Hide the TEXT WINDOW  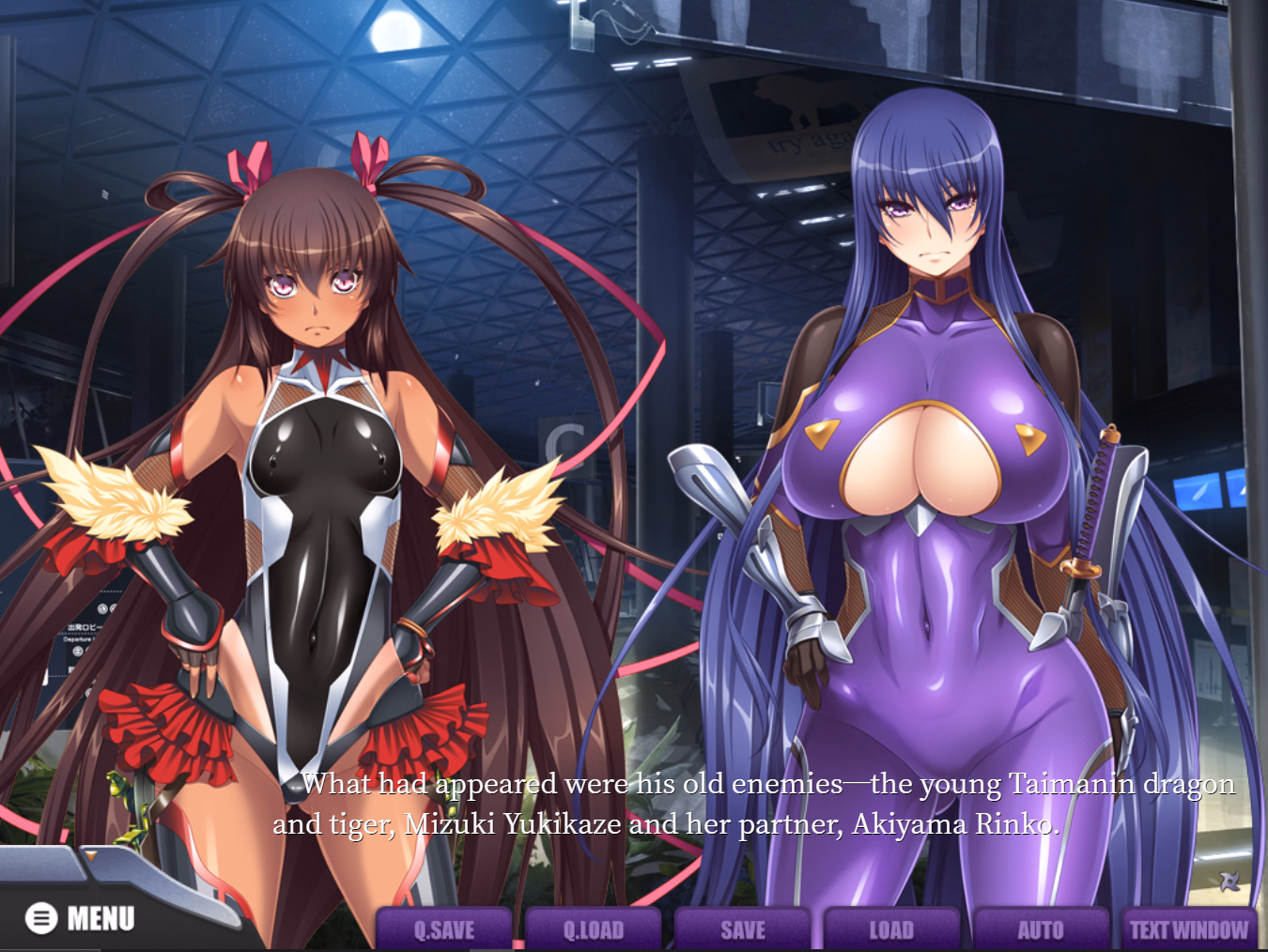pos(1188,929)
